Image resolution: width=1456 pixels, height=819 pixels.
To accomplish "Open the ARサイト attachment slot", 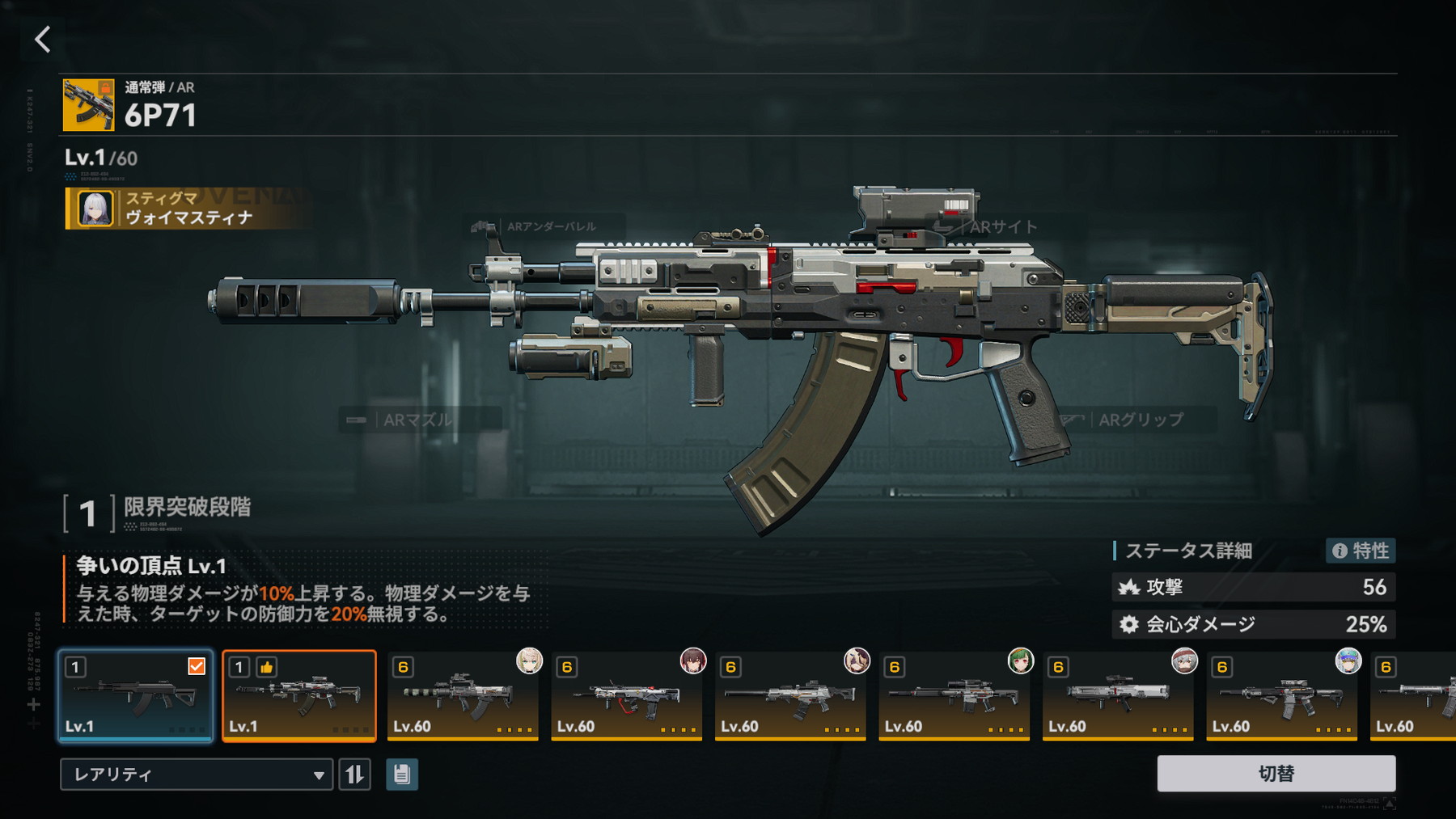I will 993,227.
